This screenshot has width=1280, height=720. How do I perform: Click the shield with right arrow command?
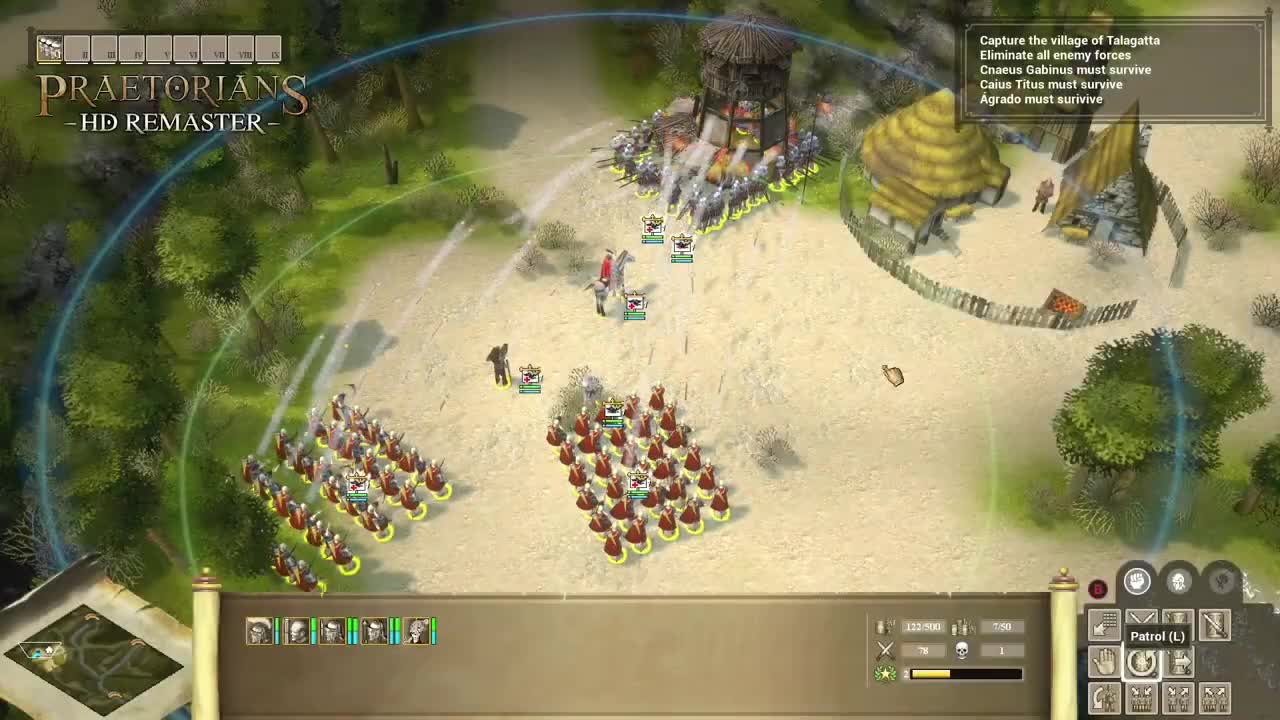coord(1180,661)
